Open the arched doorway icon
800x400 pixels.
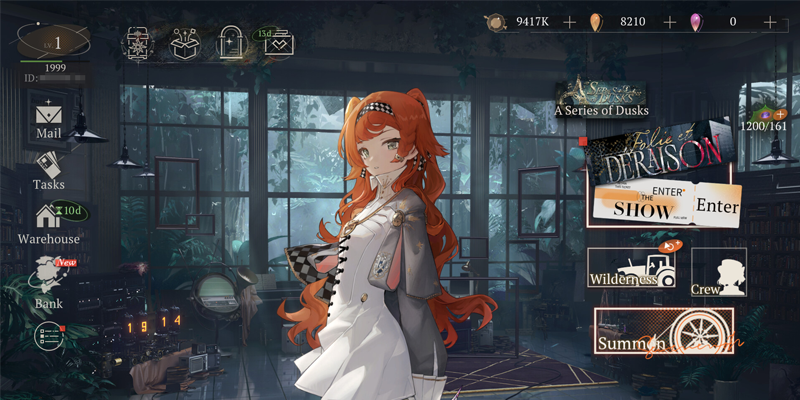click(x=230, y=43)
